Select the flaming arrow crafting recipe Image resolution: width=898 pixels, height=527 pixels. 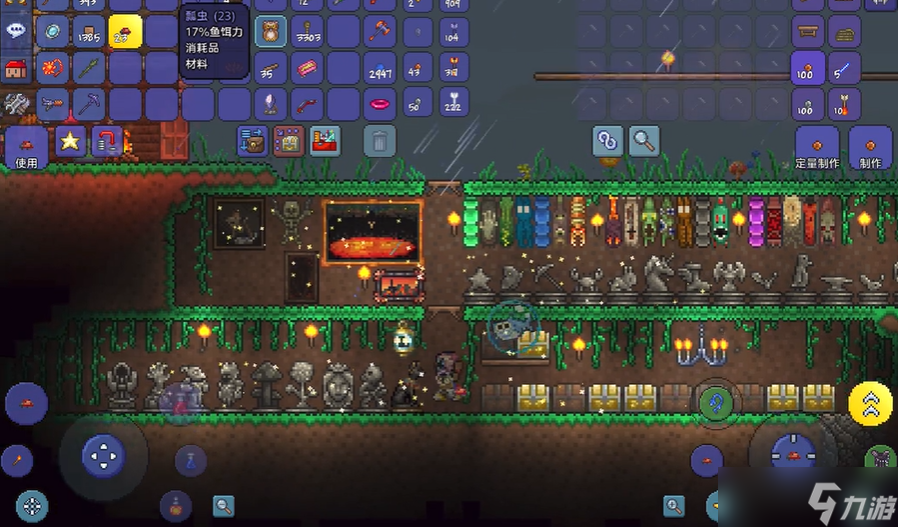(x=844, y=104)
